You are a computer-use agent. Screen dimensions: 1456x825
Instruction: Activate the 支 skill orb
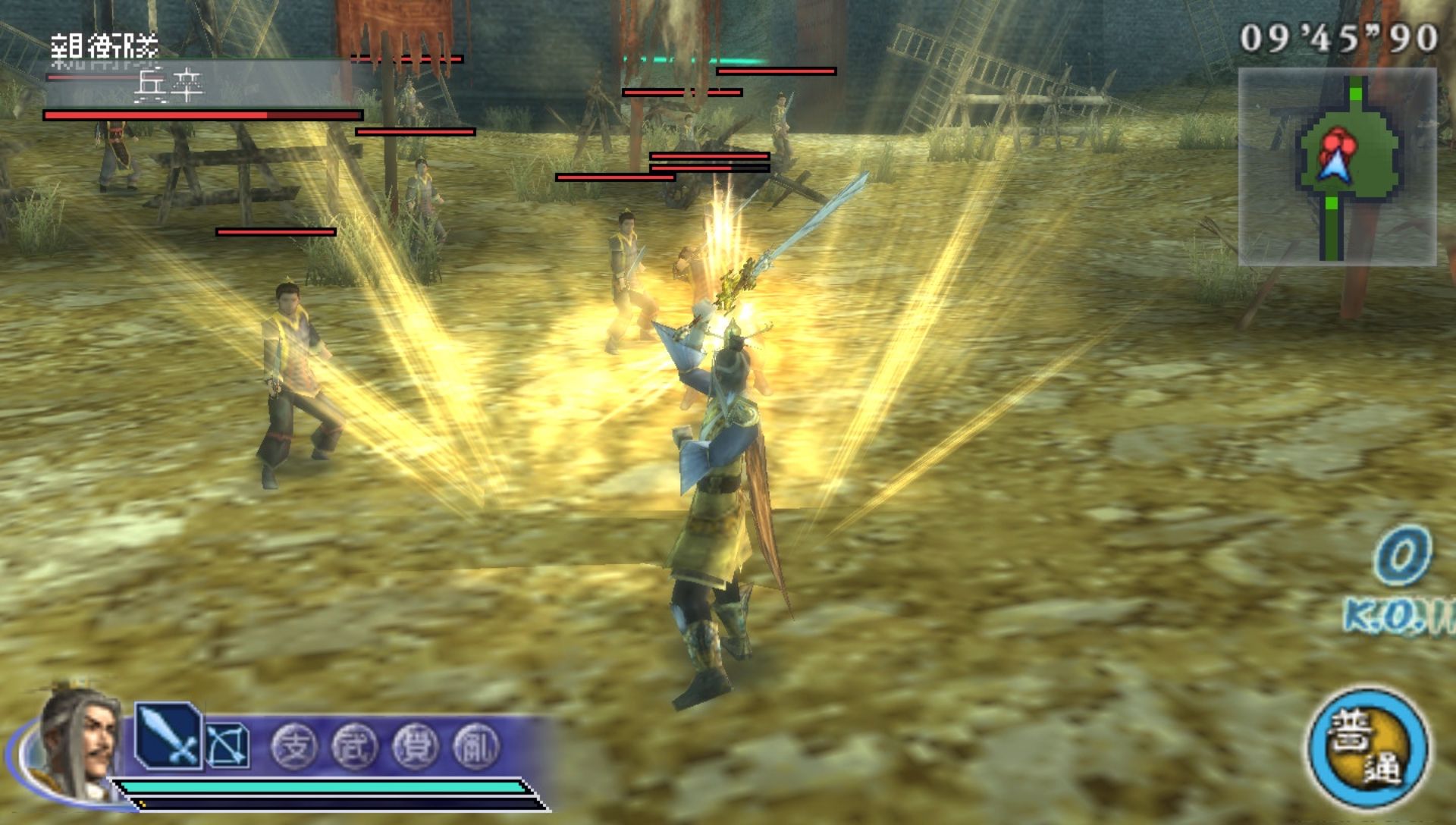pos(294,746)
